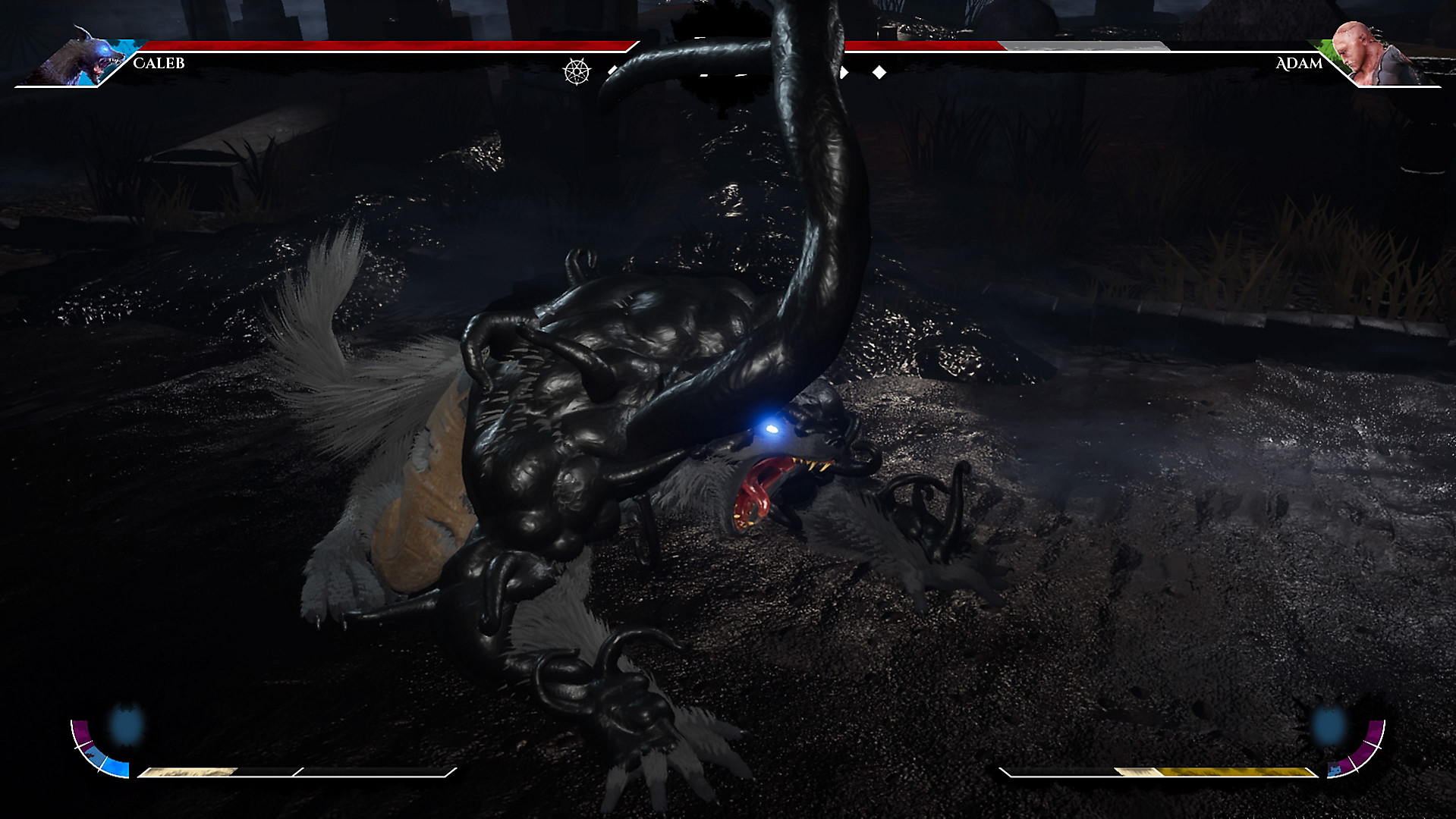Toggle the left round-win diamond under Caleb's bar

coord(613,71)
